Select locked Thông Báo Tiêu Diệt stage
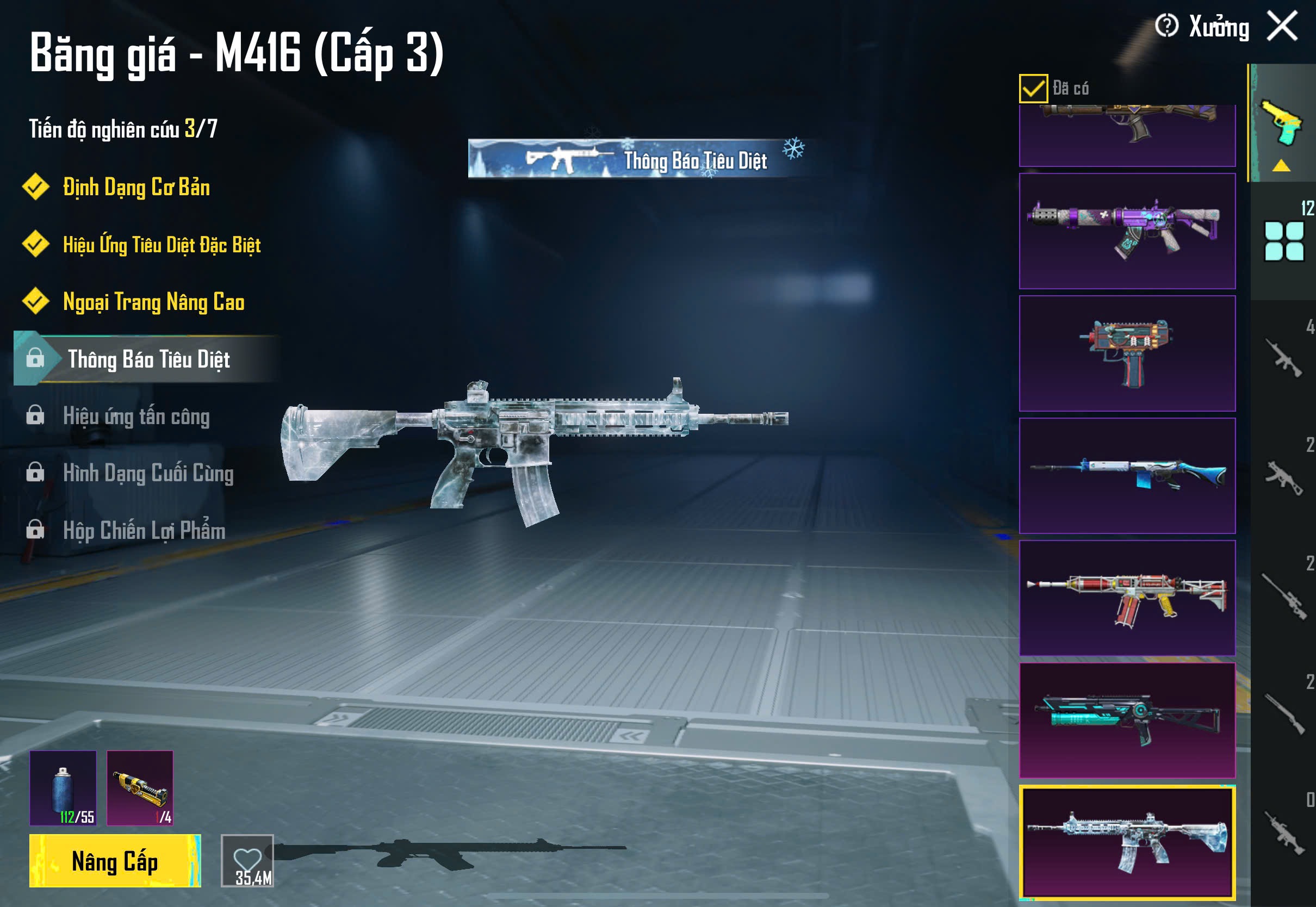Image resolution: width=1316 pixels, height=907 pixels. (148, 359)
